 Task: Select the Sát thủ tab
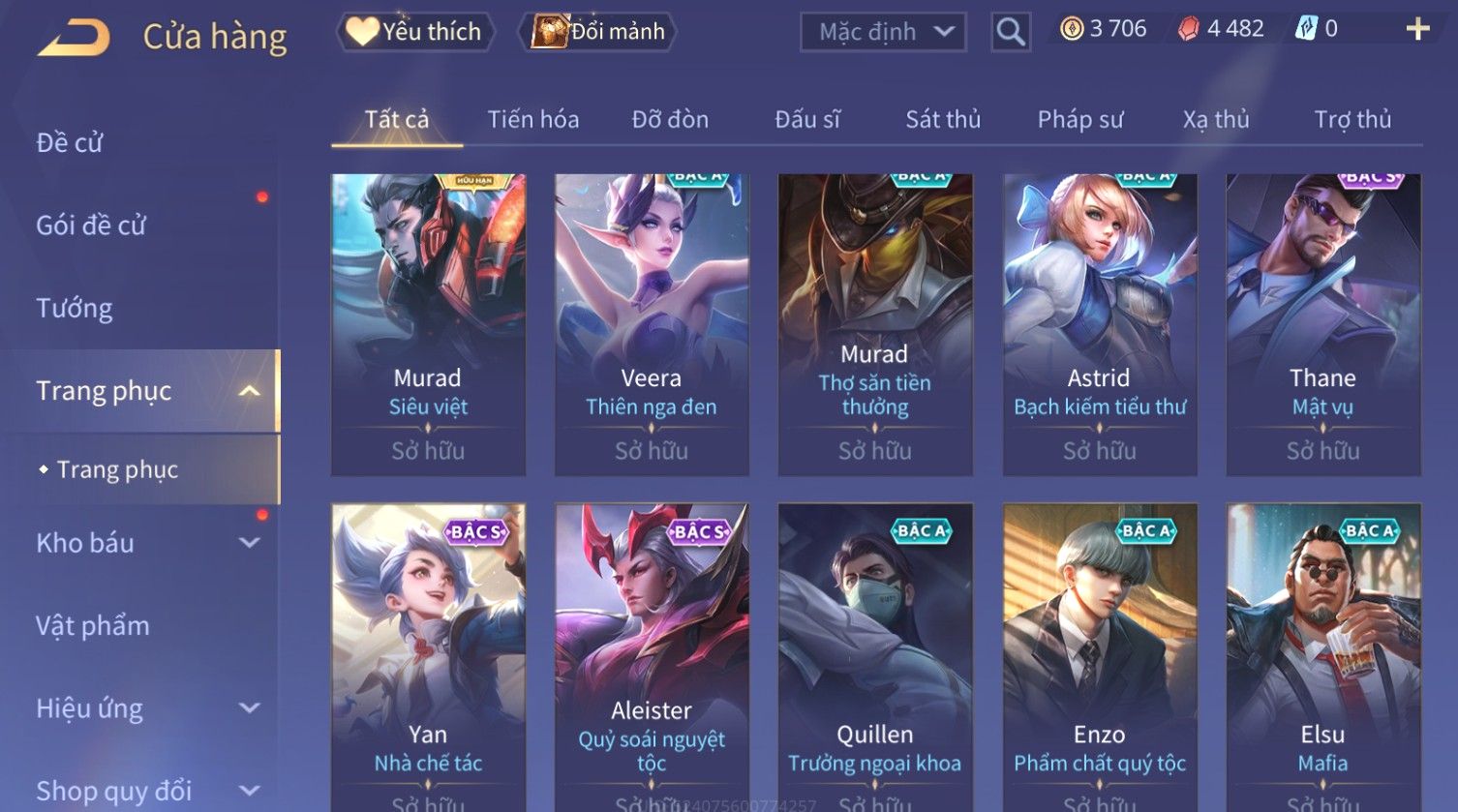click(x=943, y=119)
